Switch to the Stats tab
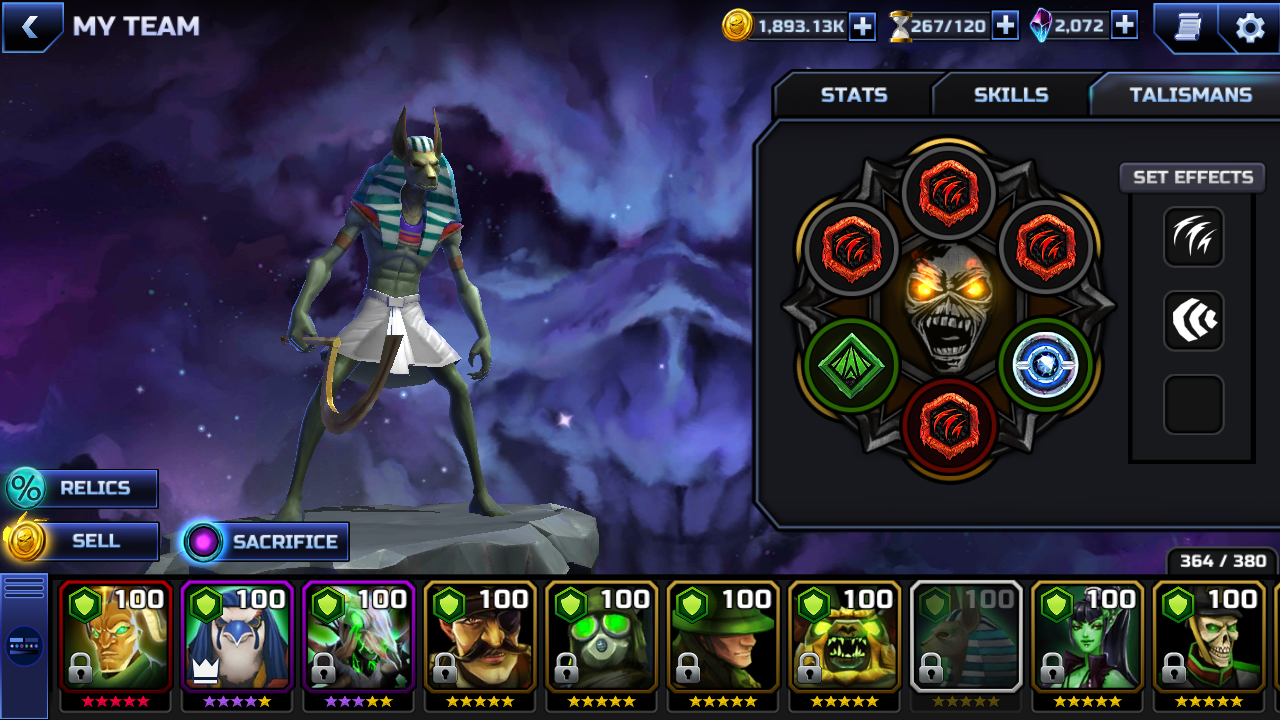The width and height of the screenshot is (1280, 720). (853, 95)
